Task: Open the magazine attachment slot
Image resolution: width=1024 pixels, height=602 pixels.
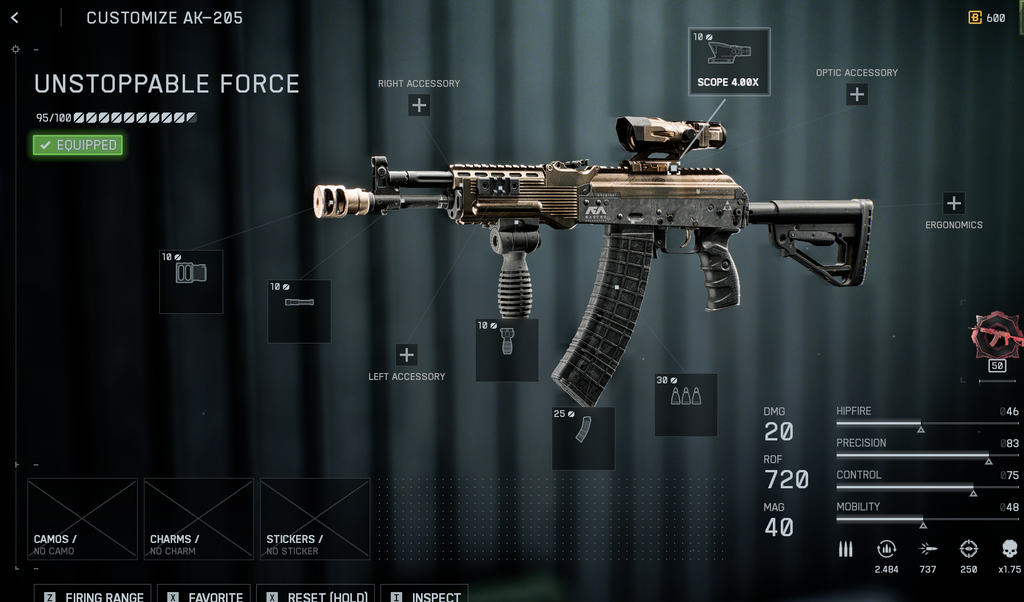Action: [583, 438]
